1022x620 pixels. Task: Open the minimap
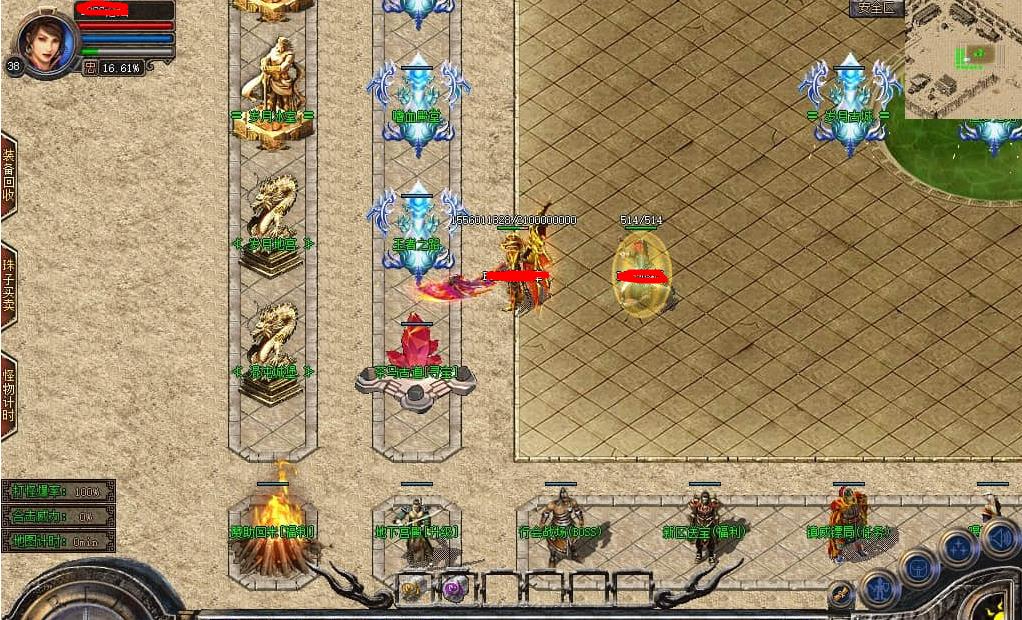962,60
